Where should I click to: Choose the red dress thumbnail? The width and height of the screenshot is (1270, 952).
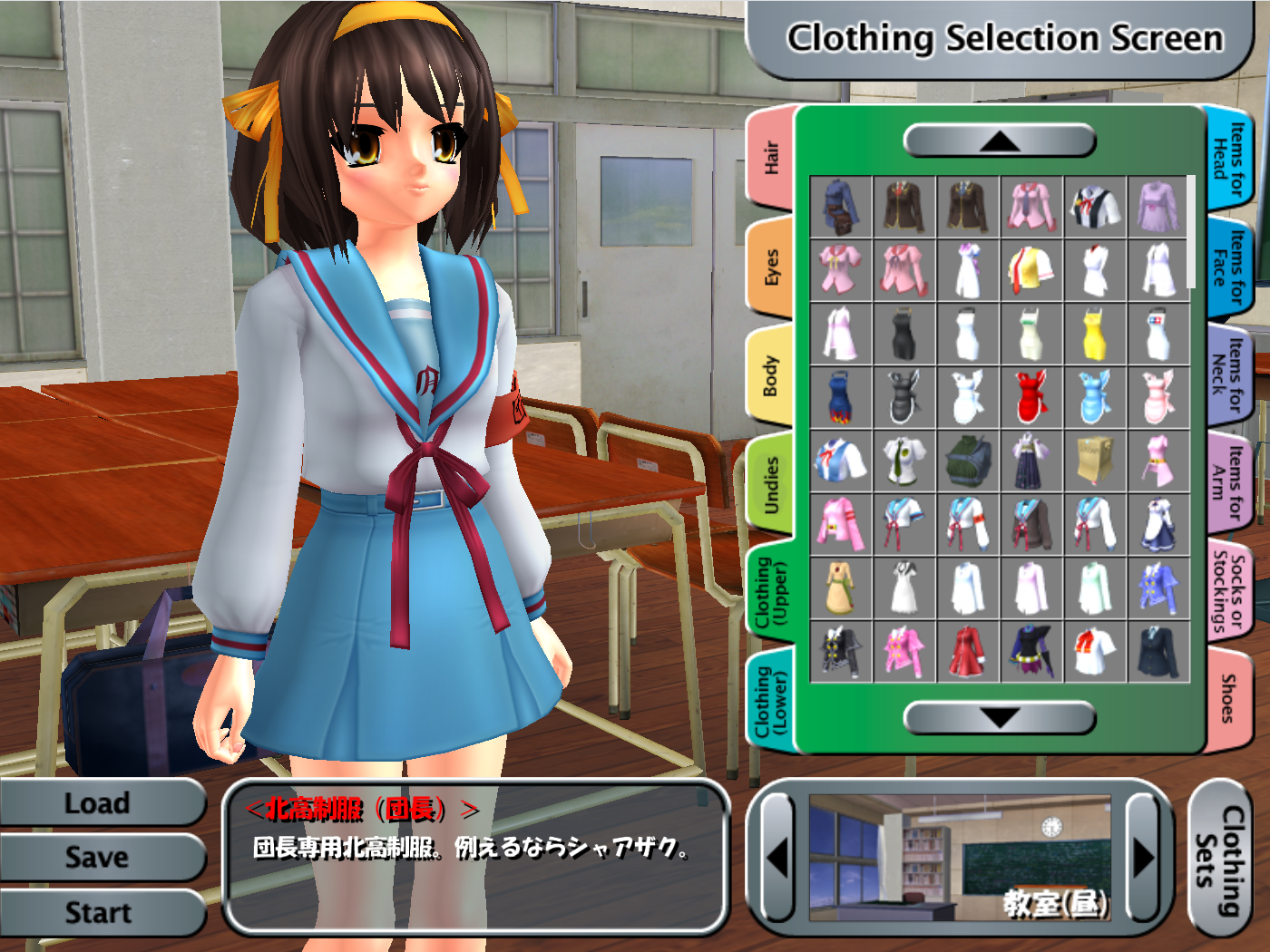click(x=1031, y=398)
